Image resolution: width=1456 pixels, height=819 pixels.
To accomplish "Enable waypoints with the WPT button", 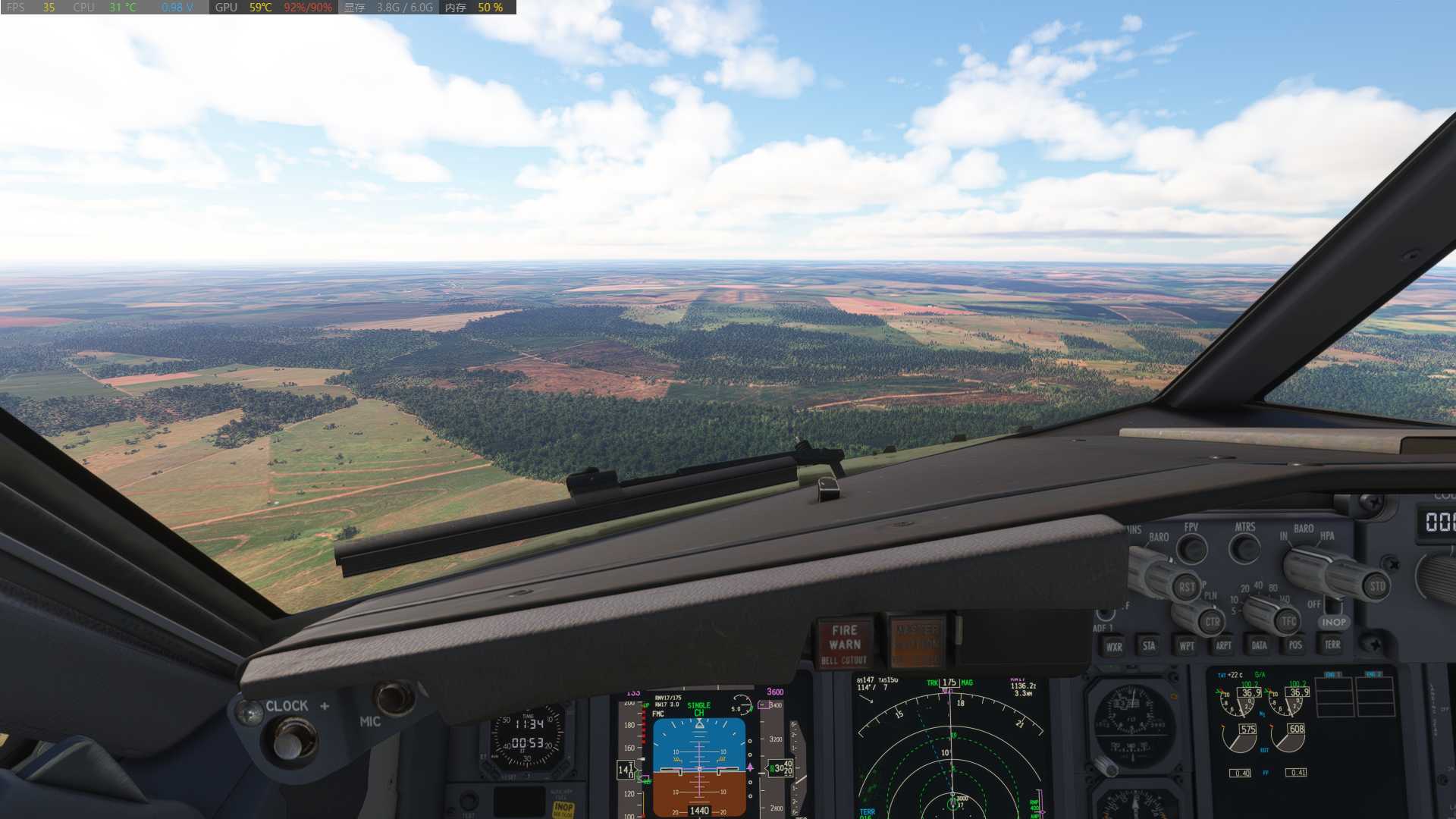I will pos(1186,646).
